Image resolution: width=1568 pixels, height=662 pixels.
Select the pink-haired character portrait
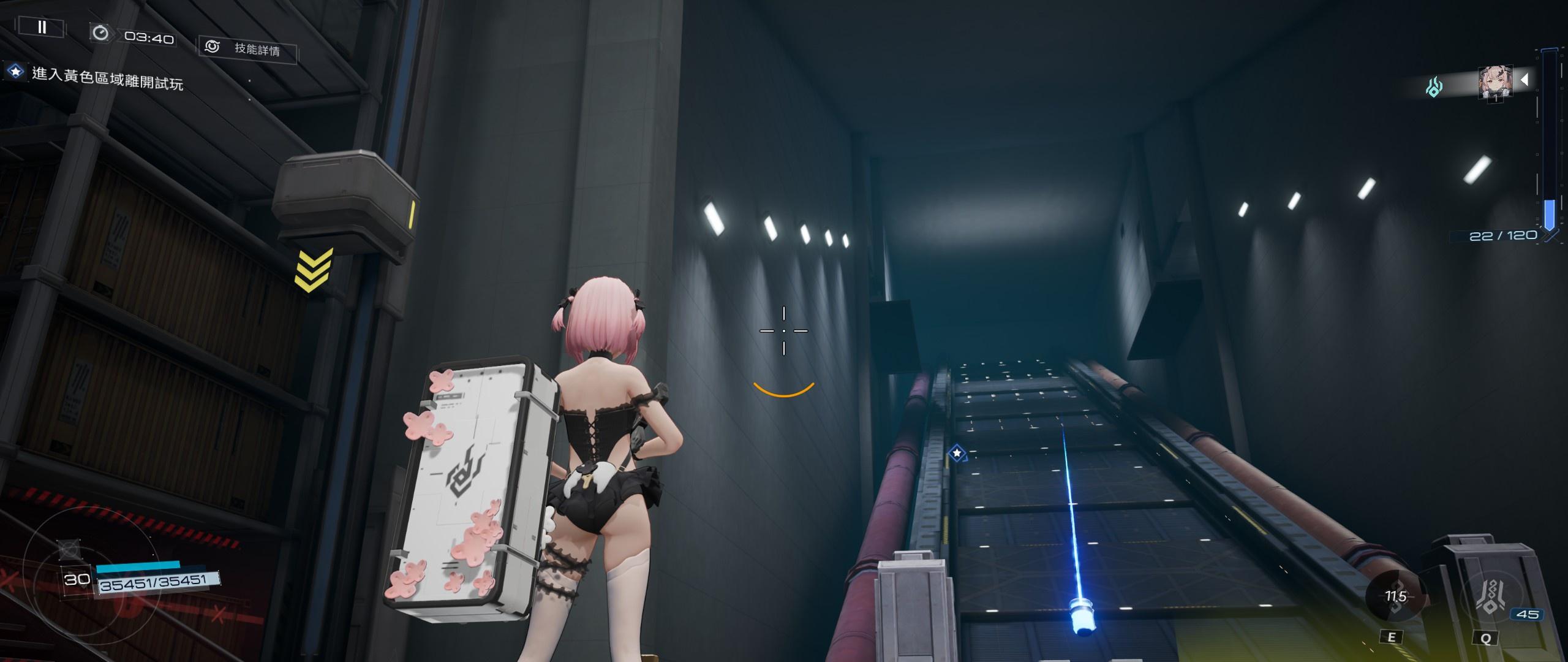click(1495, 83)
